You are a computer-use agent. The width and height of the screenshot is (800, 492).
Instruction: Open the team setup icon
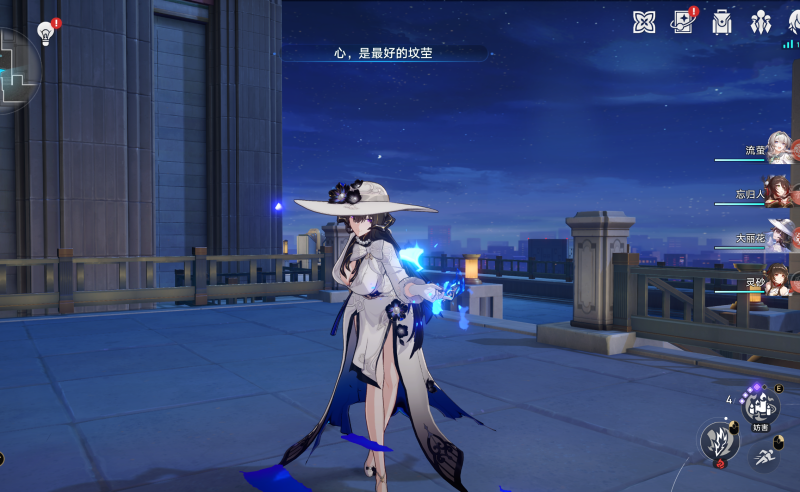[x=761, y=22]
